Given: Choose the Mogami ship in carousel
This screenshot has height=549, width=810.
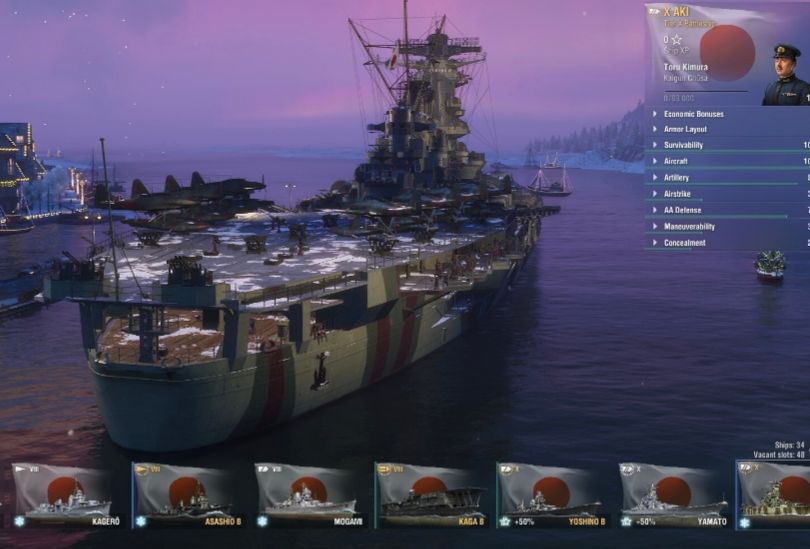Looking at the screenshot, I should 306,495.
